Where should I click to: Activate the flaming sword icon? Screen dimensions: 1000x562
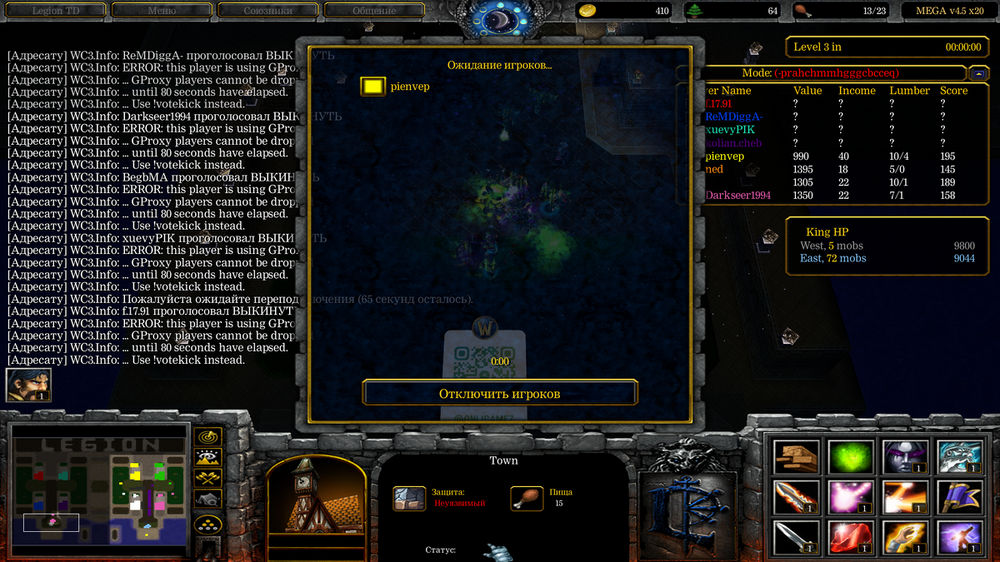(x=796, y=497)
